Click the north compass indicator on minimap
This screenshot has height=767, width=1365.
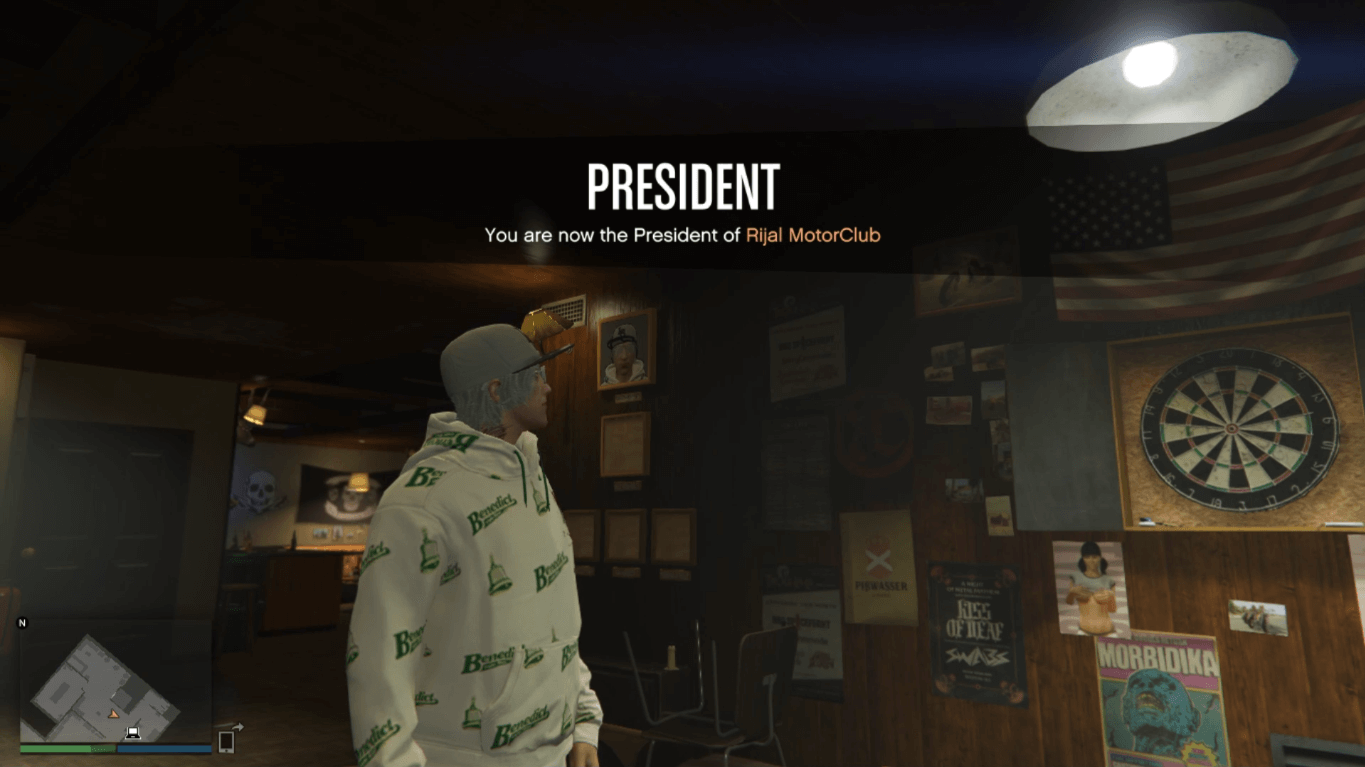pyautogui.click(x=22, y=623)
